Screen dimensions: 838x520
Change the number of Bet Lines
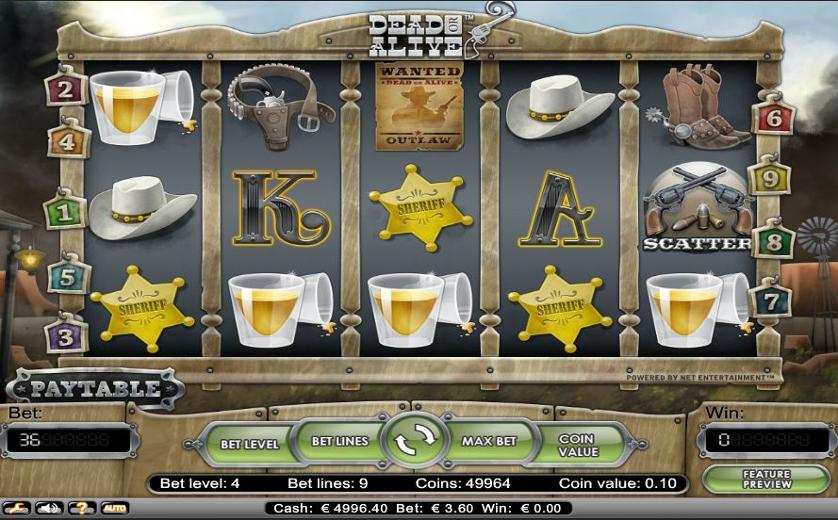[340, 441]
